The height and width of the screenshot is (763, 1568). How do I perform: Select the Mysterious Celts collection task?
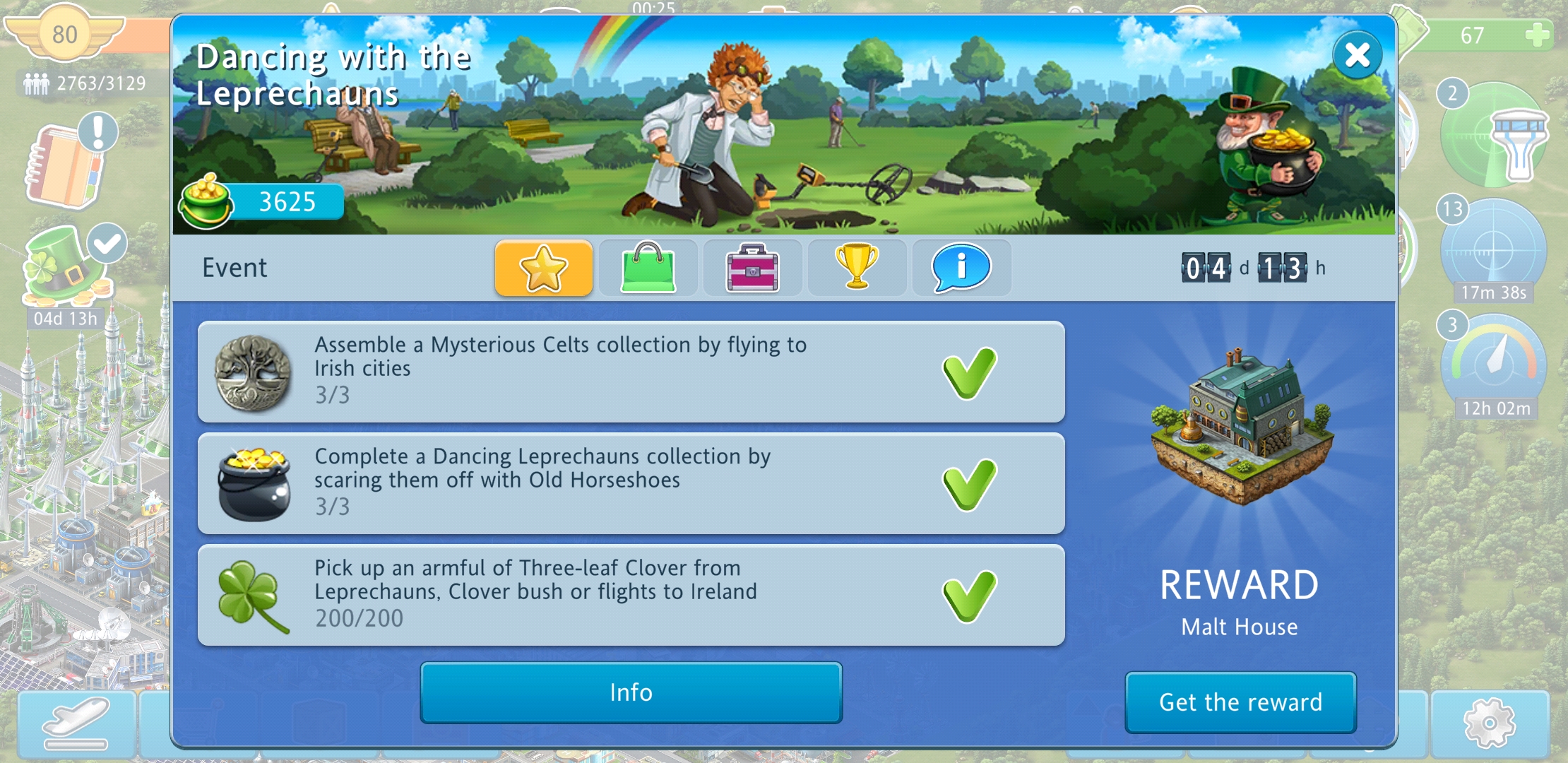tap(631, 372)
